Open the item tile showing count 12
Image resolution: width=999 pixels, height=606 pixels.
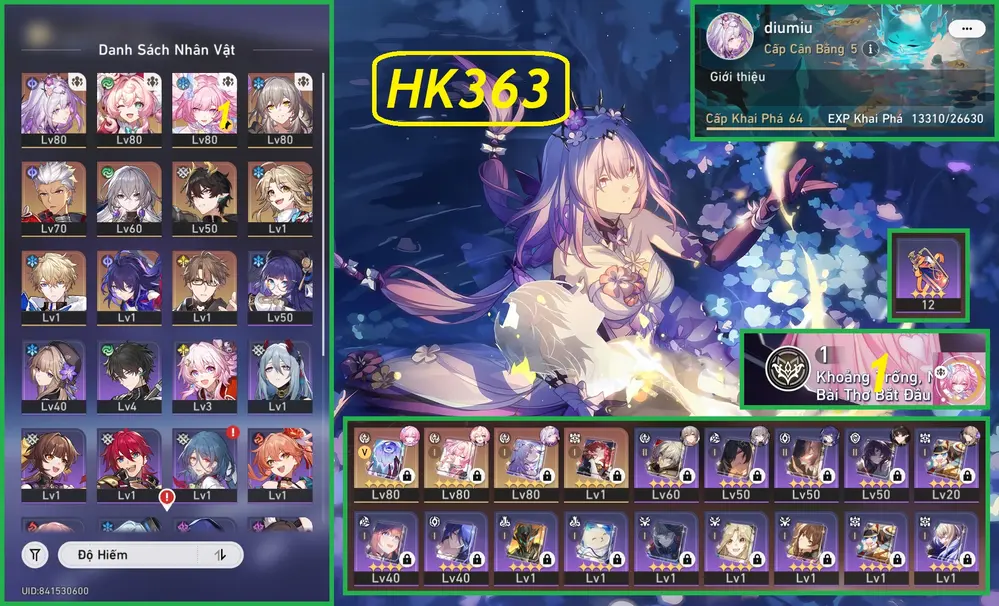[x=928, y=273]
